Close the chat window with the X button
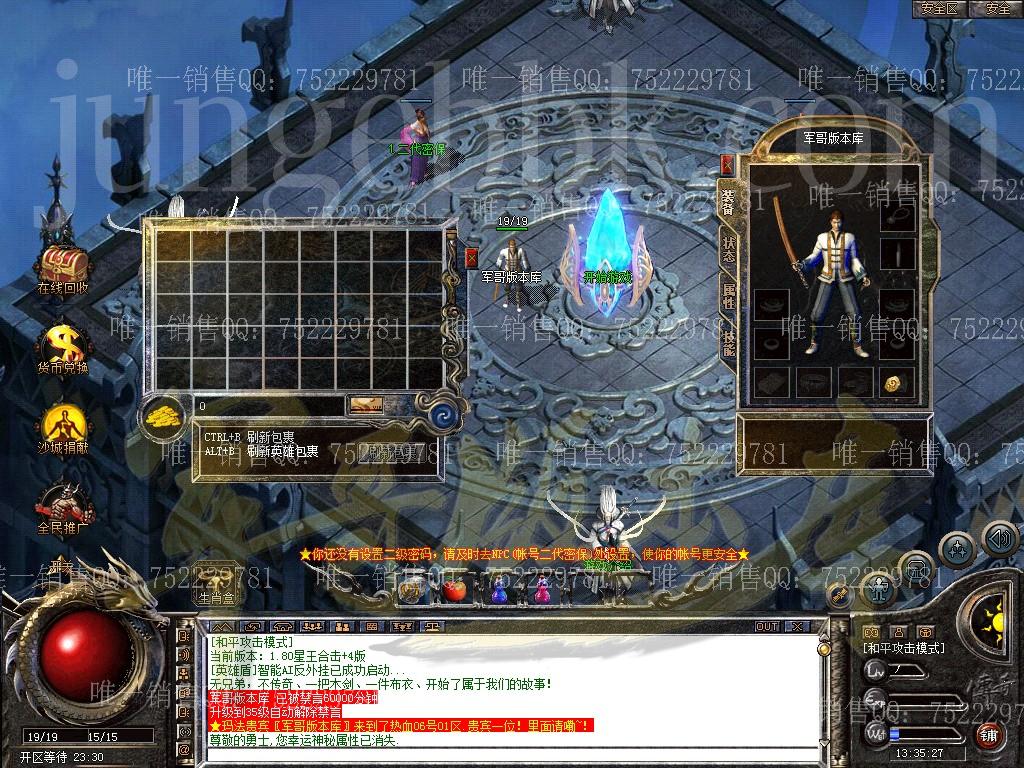This screenshot has width=1024, height=768. pos(797,627)
